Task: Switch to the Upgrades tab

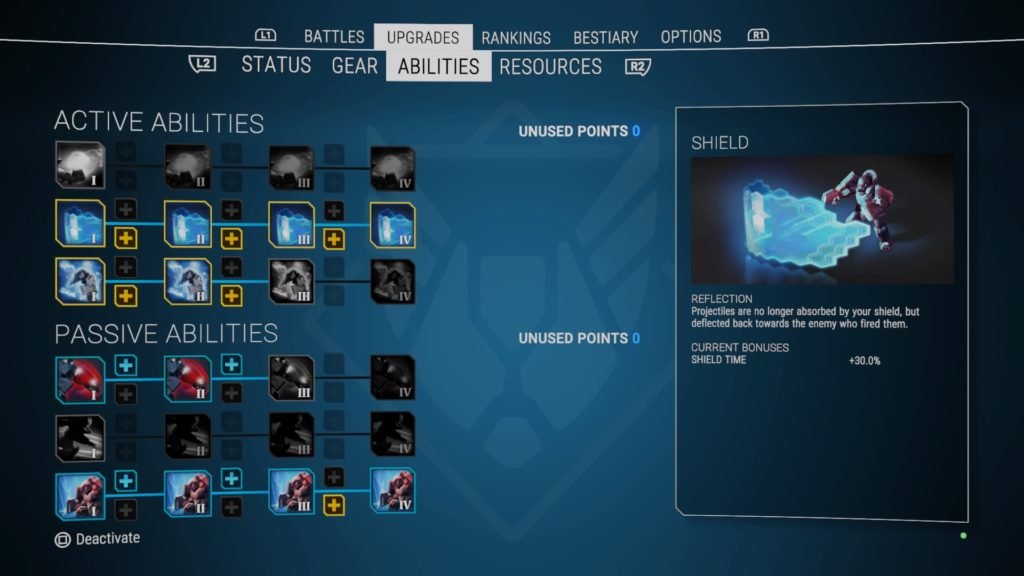Action: click(423, 38)
